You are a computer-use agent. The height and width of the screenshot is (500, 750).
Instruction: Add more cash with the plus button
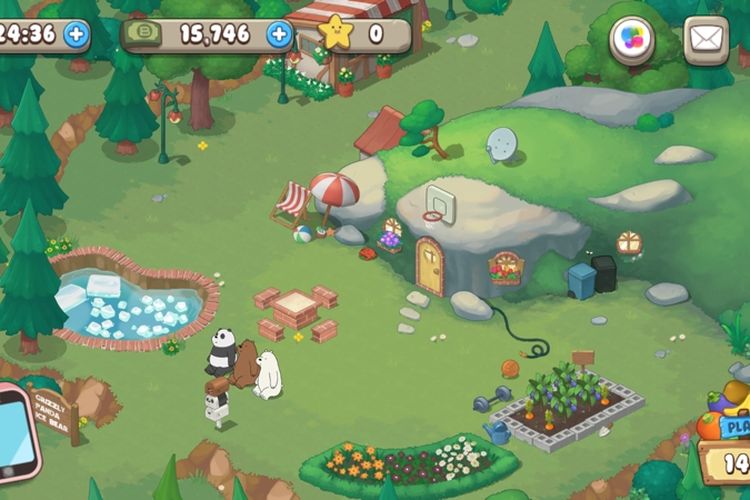279,35
